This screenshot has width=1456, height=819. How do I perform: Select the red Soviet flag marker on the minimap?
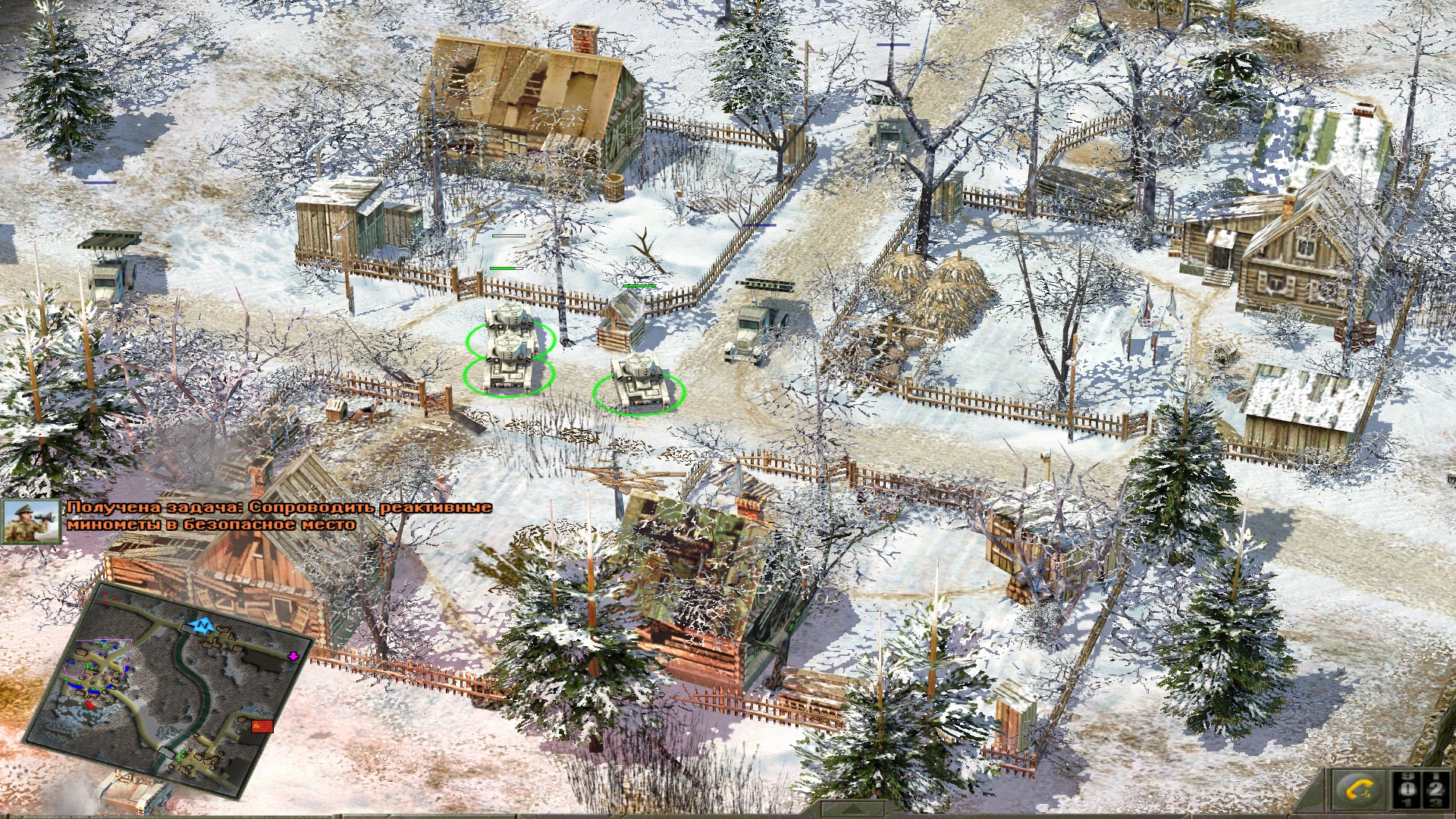click(x=262, y=726)
